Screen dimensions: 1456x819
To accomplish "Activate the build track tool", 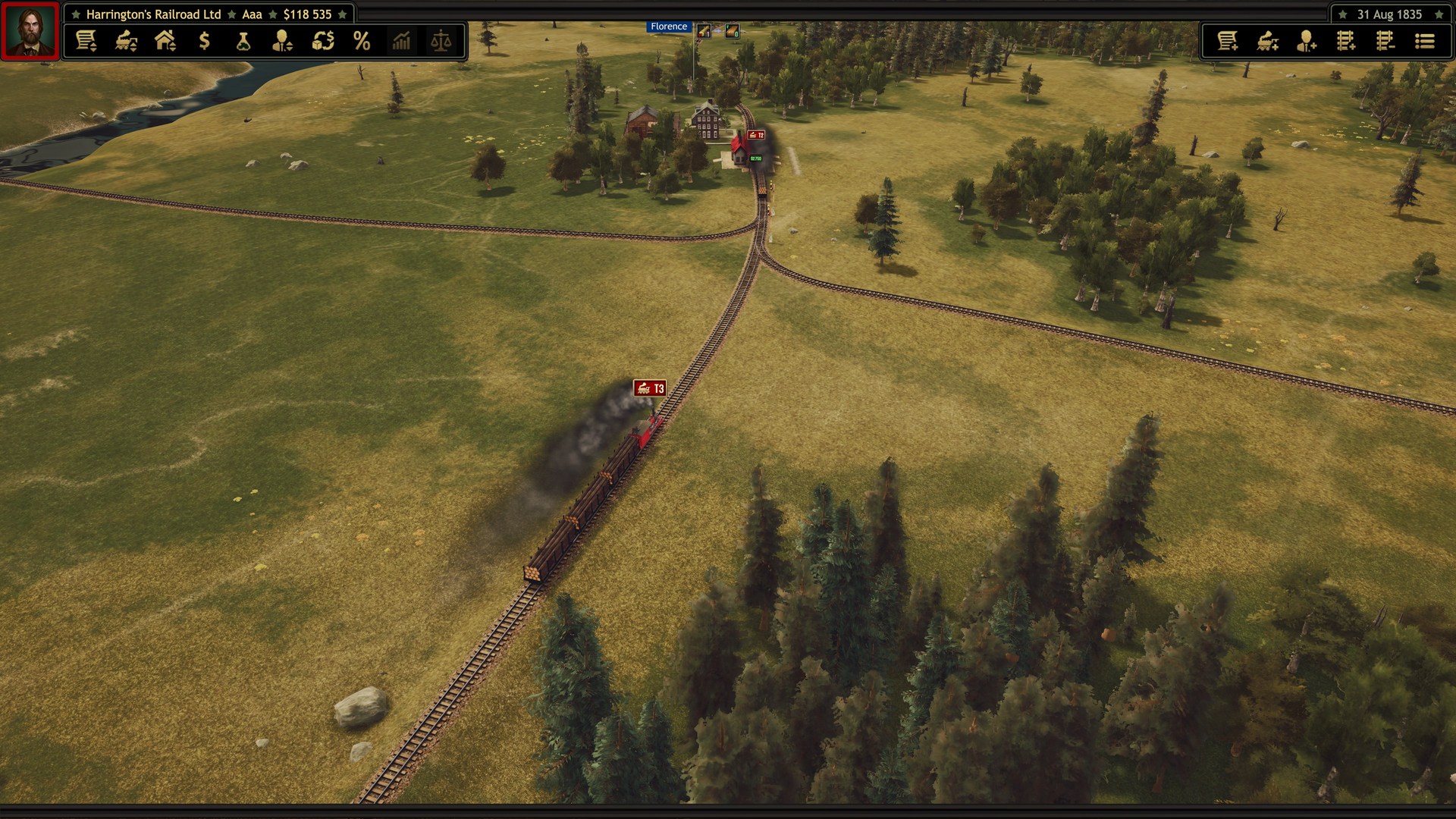I will (x=1346, y=41).
